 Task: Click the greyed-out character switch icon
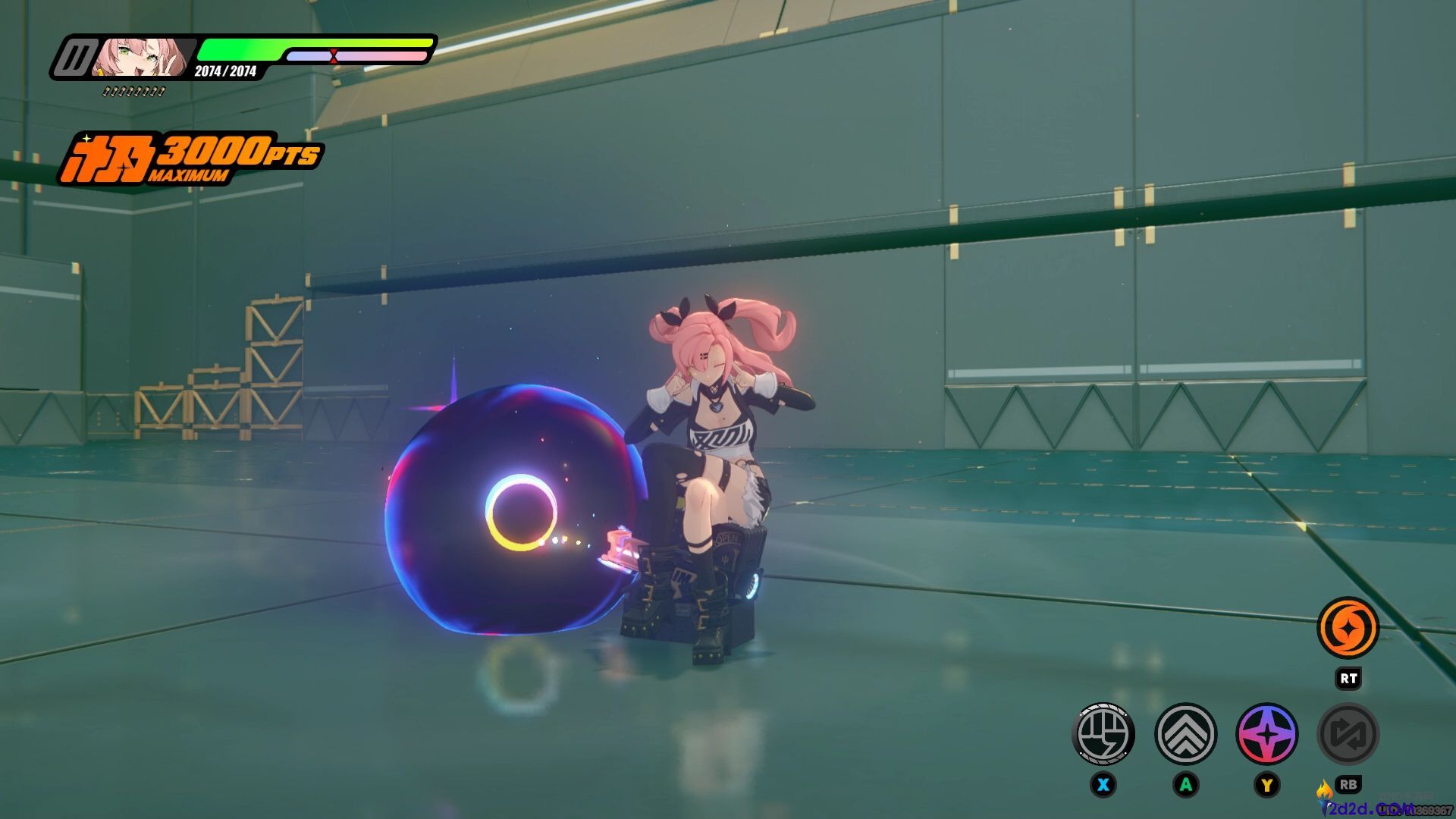[1348, 734]
